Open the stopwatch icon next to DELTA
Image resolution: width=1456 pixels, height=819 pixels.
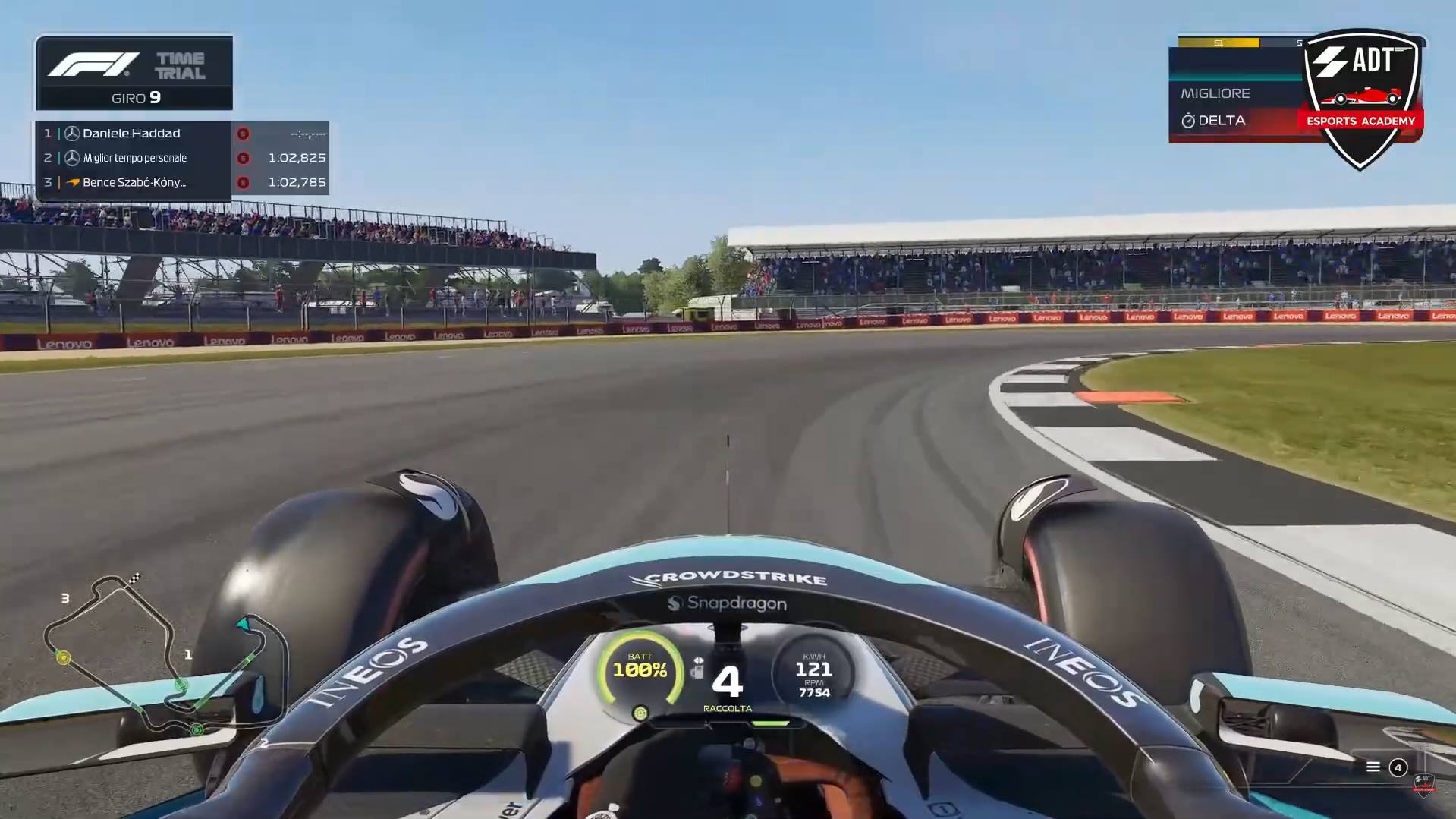(x=1187, y=120)
